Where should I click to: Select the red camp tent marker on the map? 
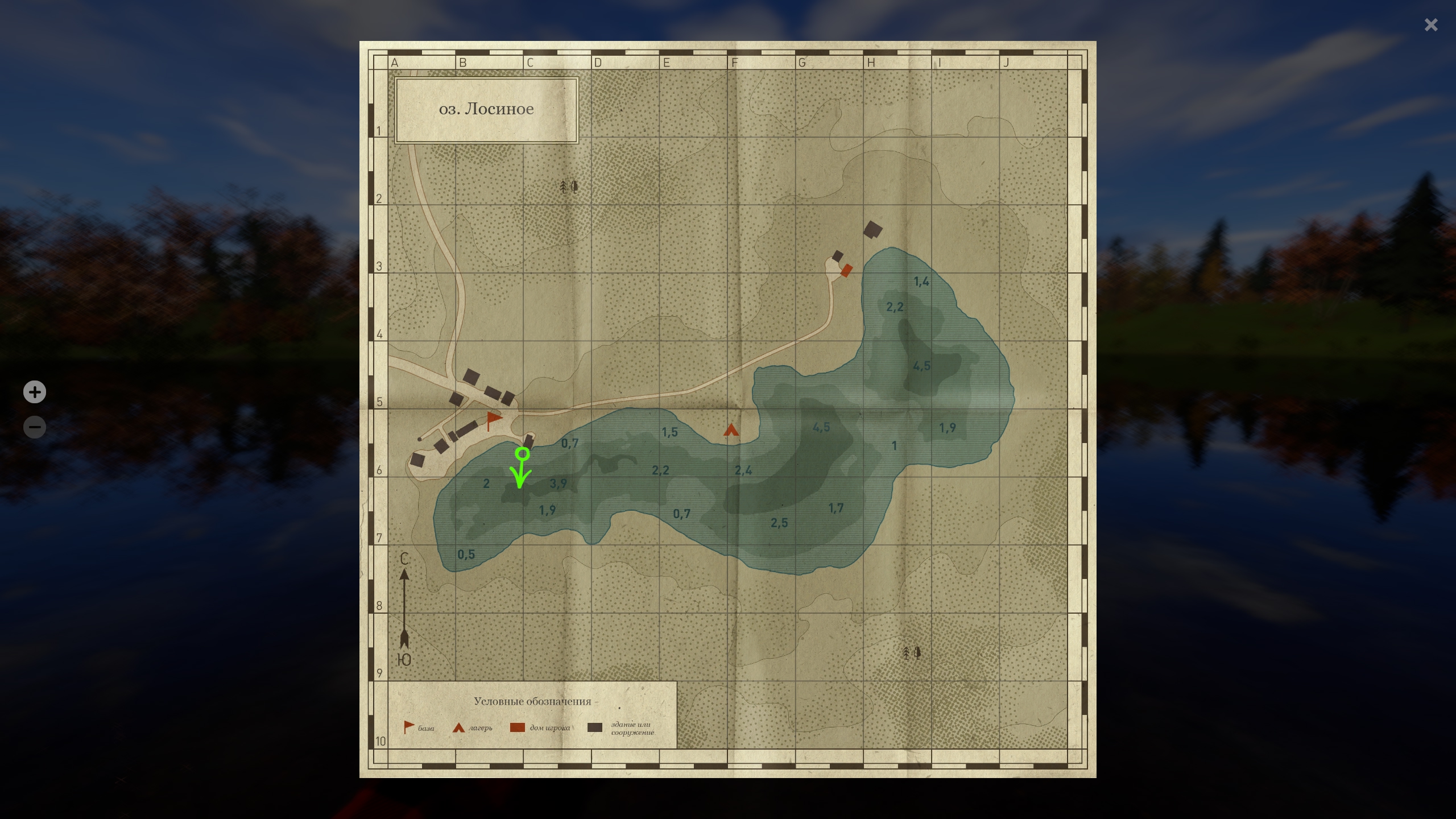point(731,430)
